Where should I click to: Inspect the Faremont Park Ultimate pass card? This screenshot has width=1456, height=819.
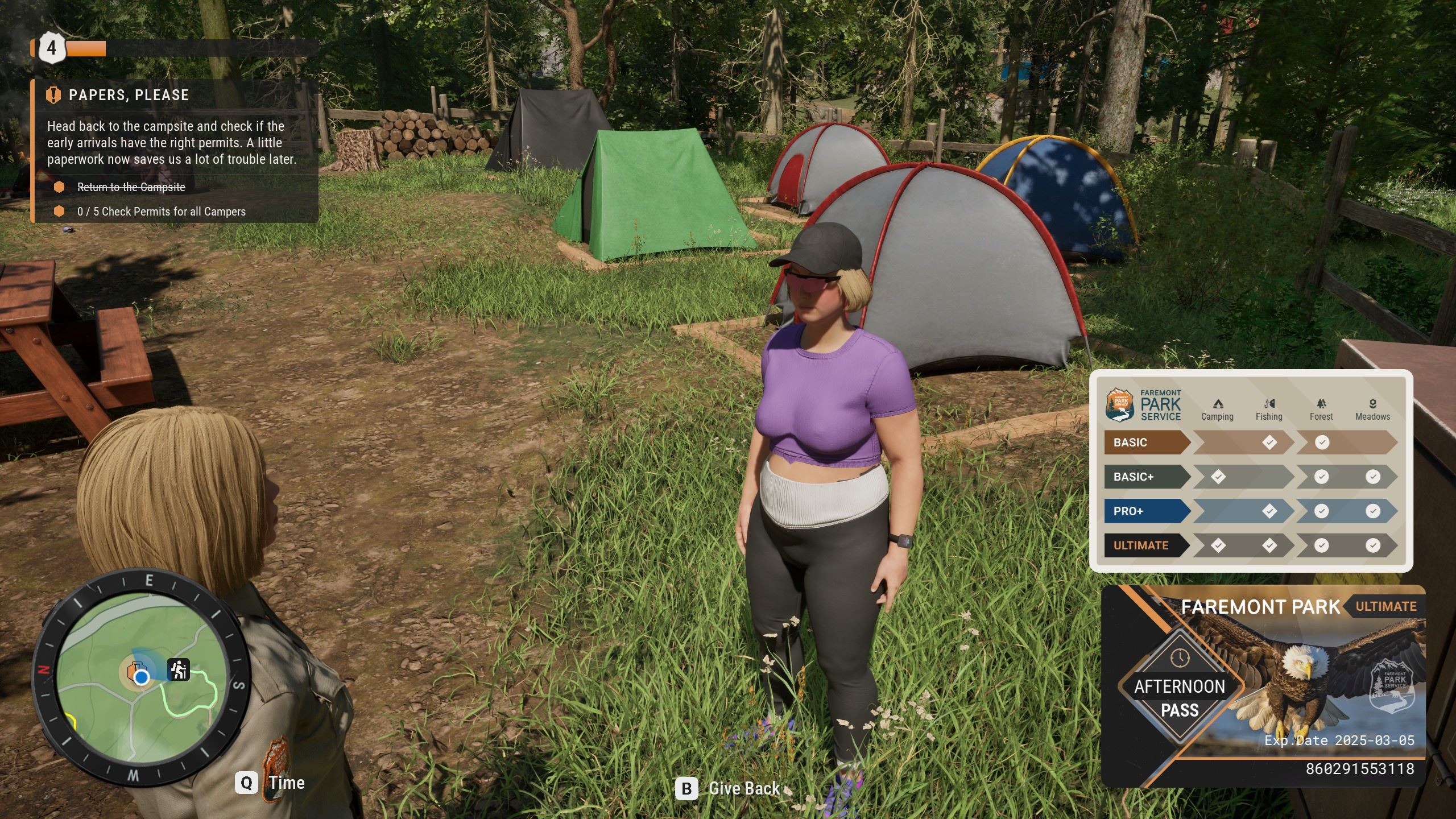(x=1263, y=685)
